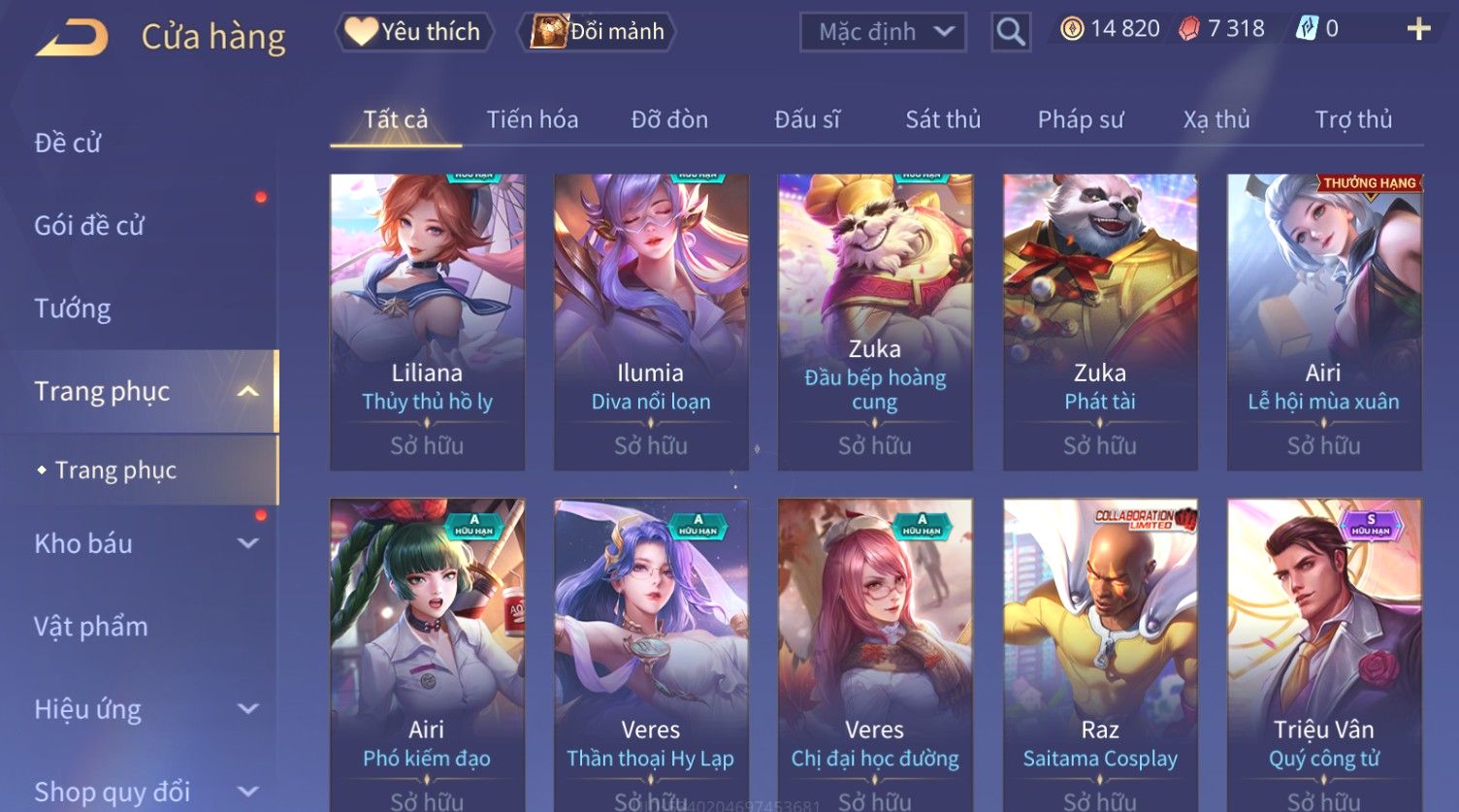Show the Pháp sư skins tab
This screenshot has height=812, width=1459.
coord(1080,119)
